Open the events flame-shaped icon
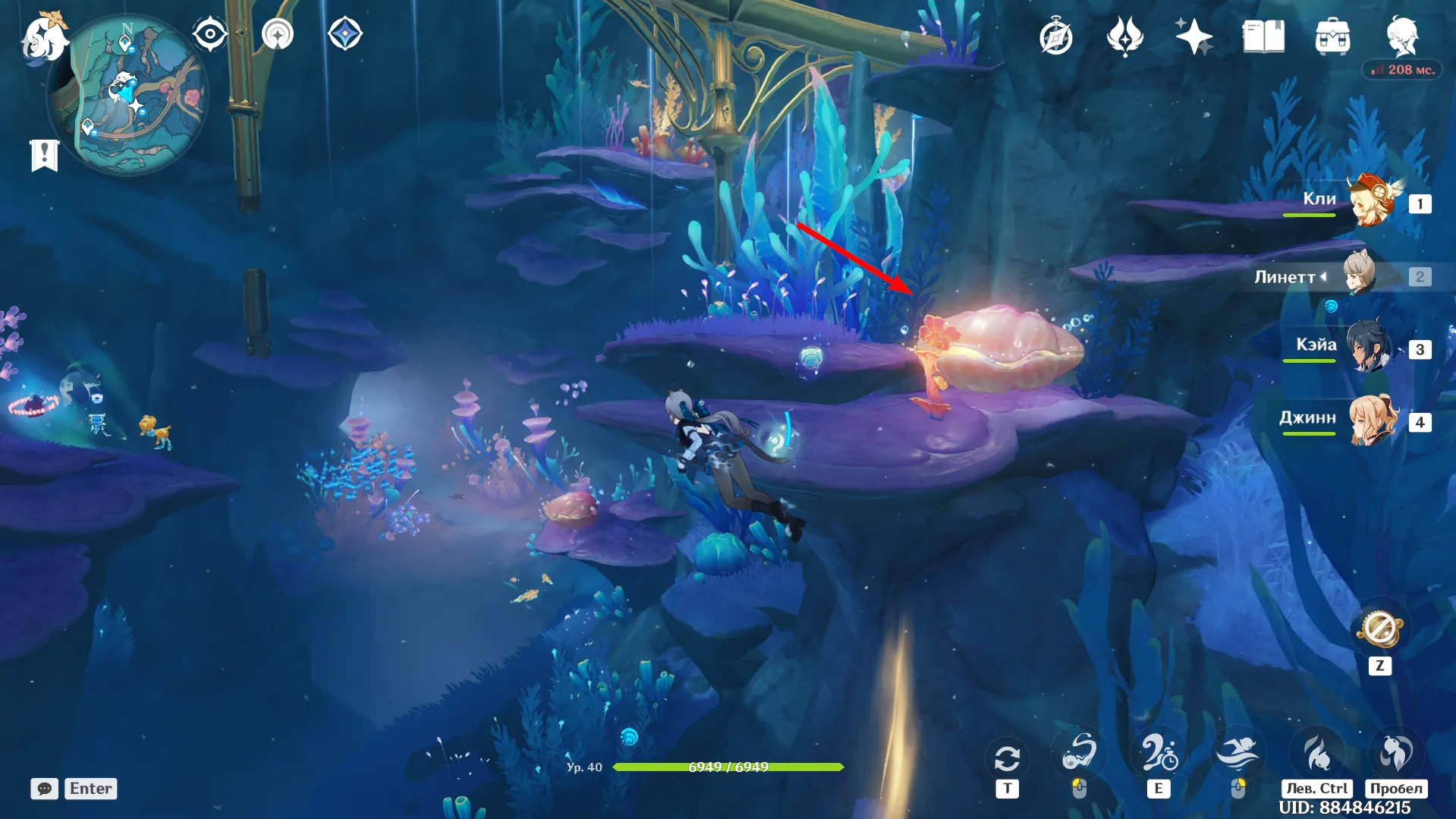Screen dimensions: 1456x819 click(x=1124, y=36)
